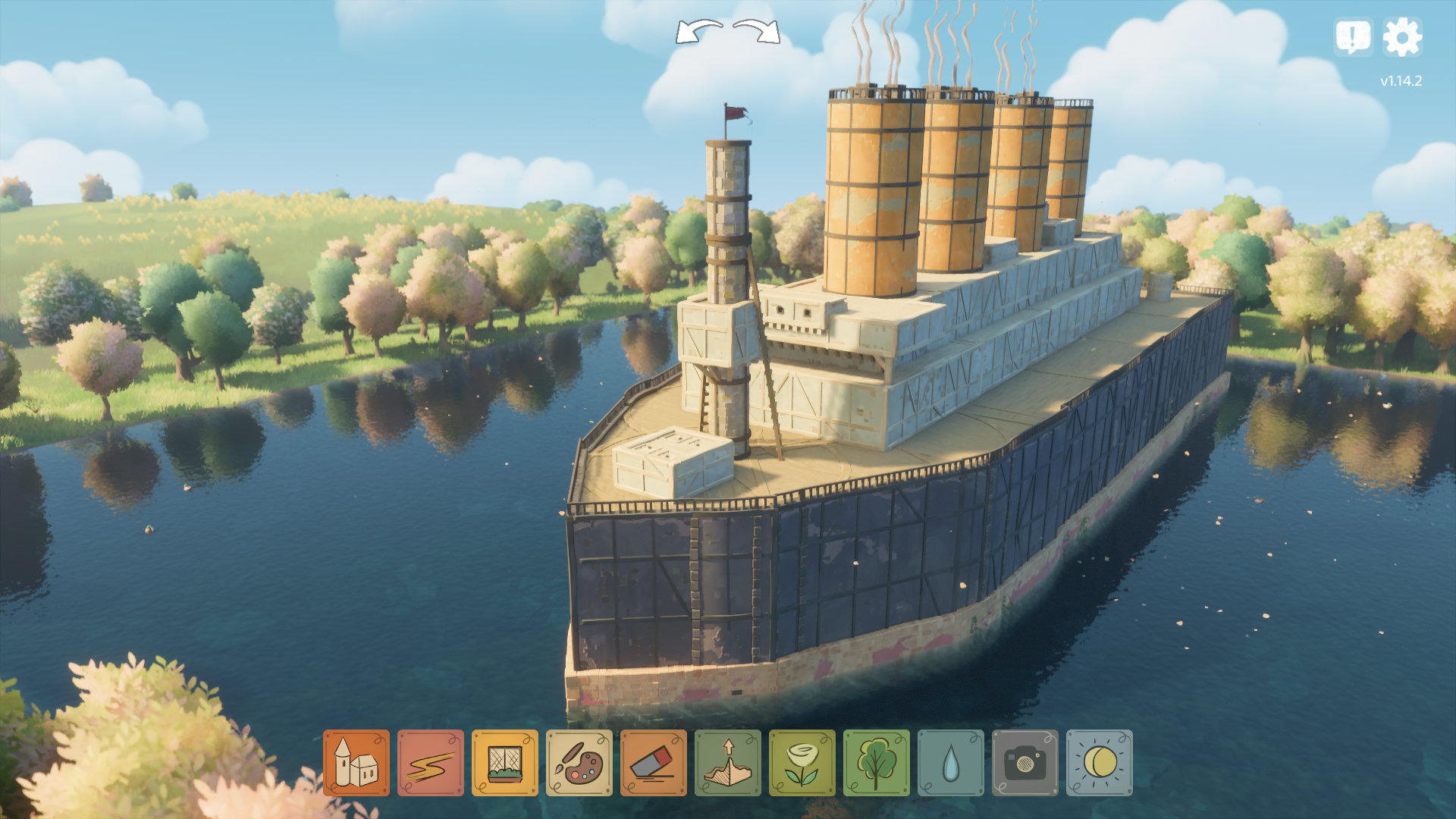Image resolution: width=1456 pixels, height=819 pixels.
Task: Toggle the sun and moon time setting
Action: [x=1099, y=763]
